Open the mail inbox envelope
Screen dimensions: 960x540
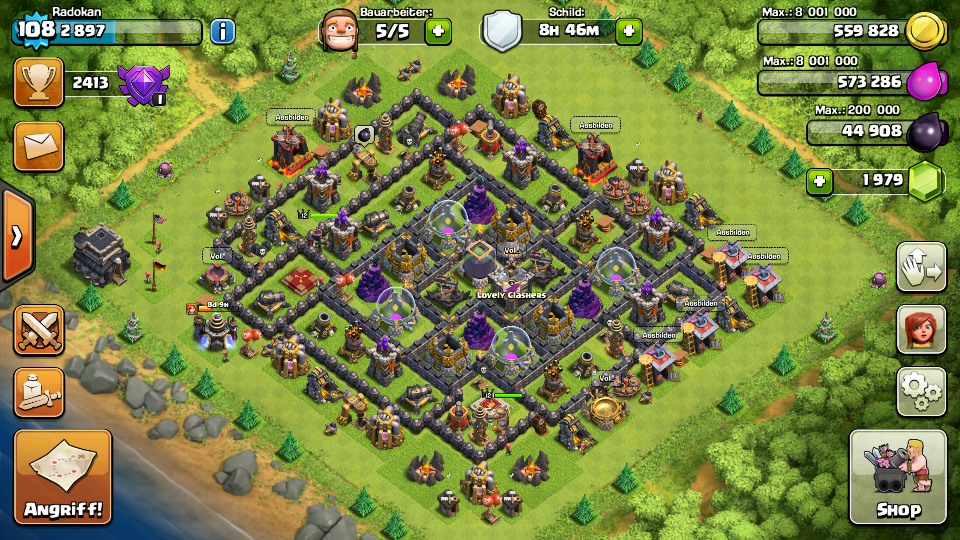coord(39,146)
